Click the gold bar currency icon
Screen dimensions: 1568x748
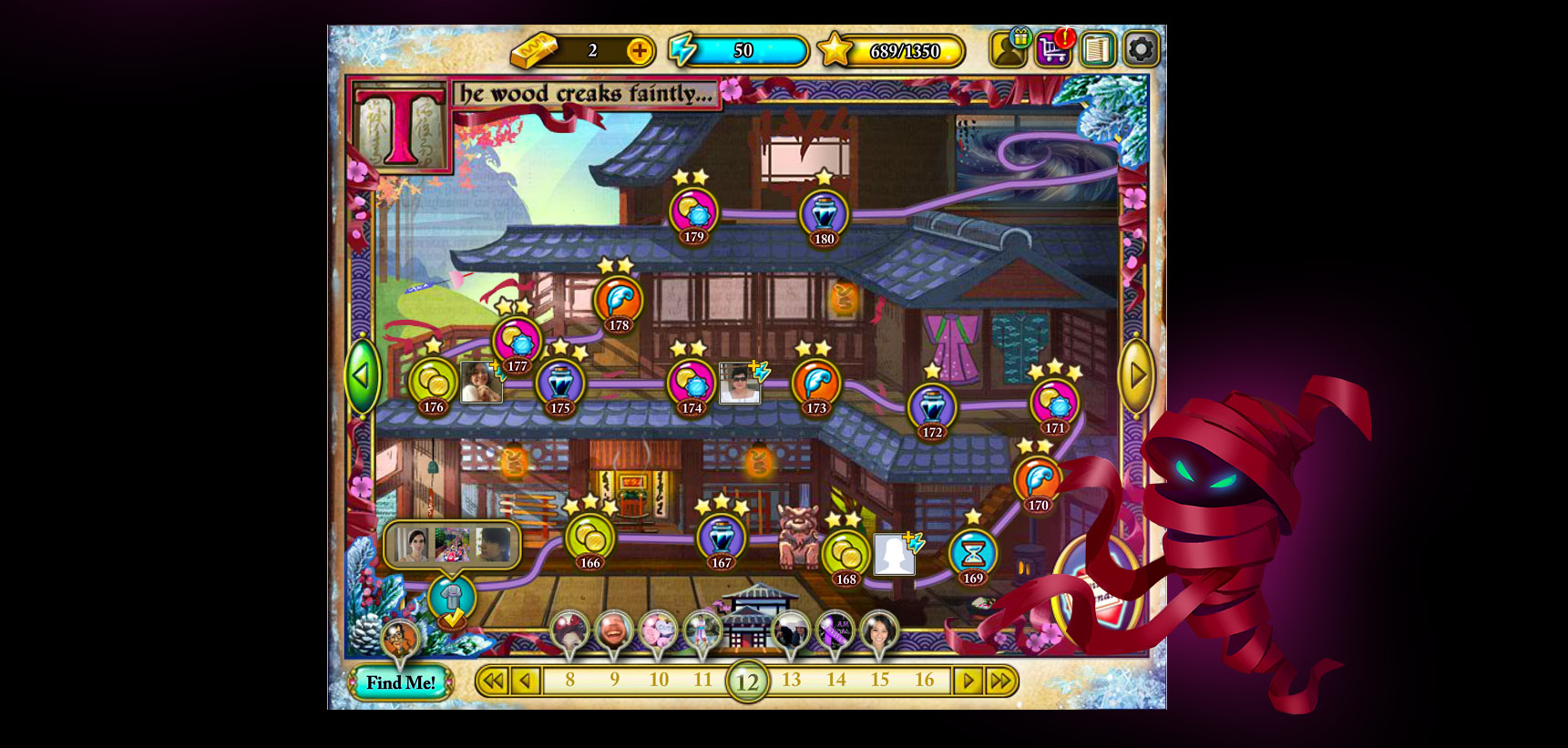[533, 52]
